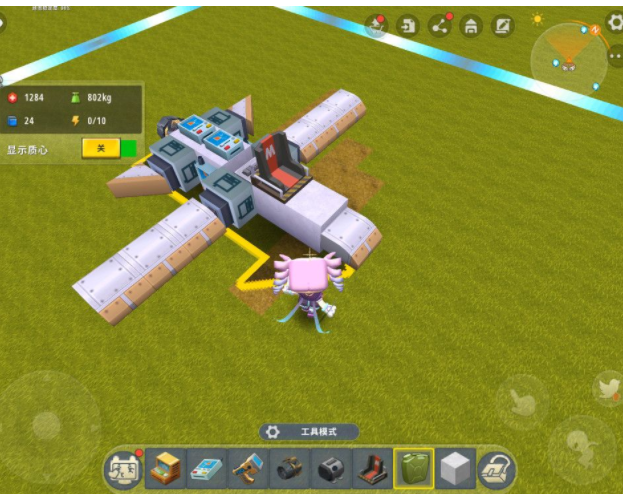Click the home icon in the top bar

tap(470, 26)
